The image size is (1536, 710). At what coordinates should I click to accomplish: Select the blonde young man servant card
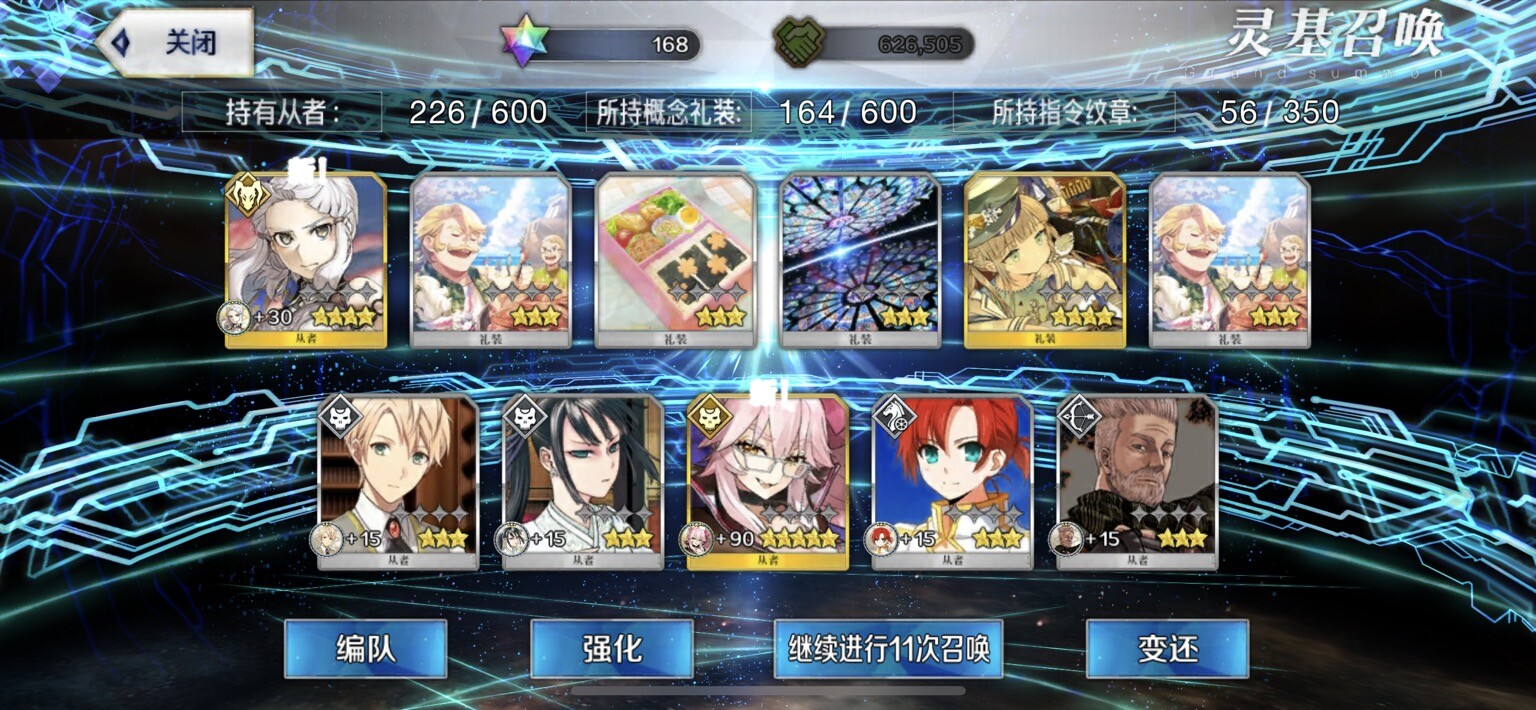coord(398,482)
